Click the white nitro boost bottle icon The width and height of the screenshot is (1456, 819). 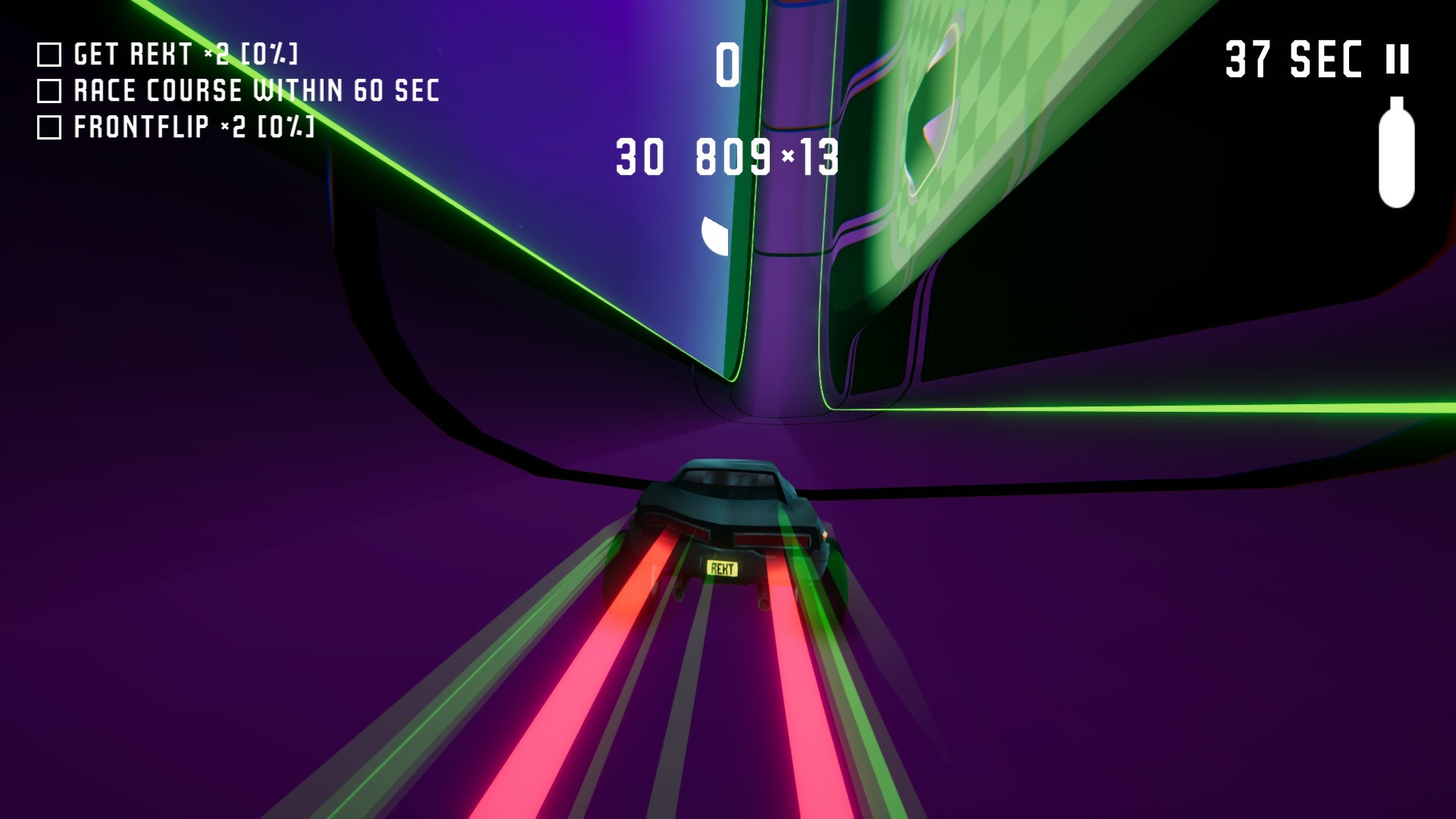pos(1396,153)
